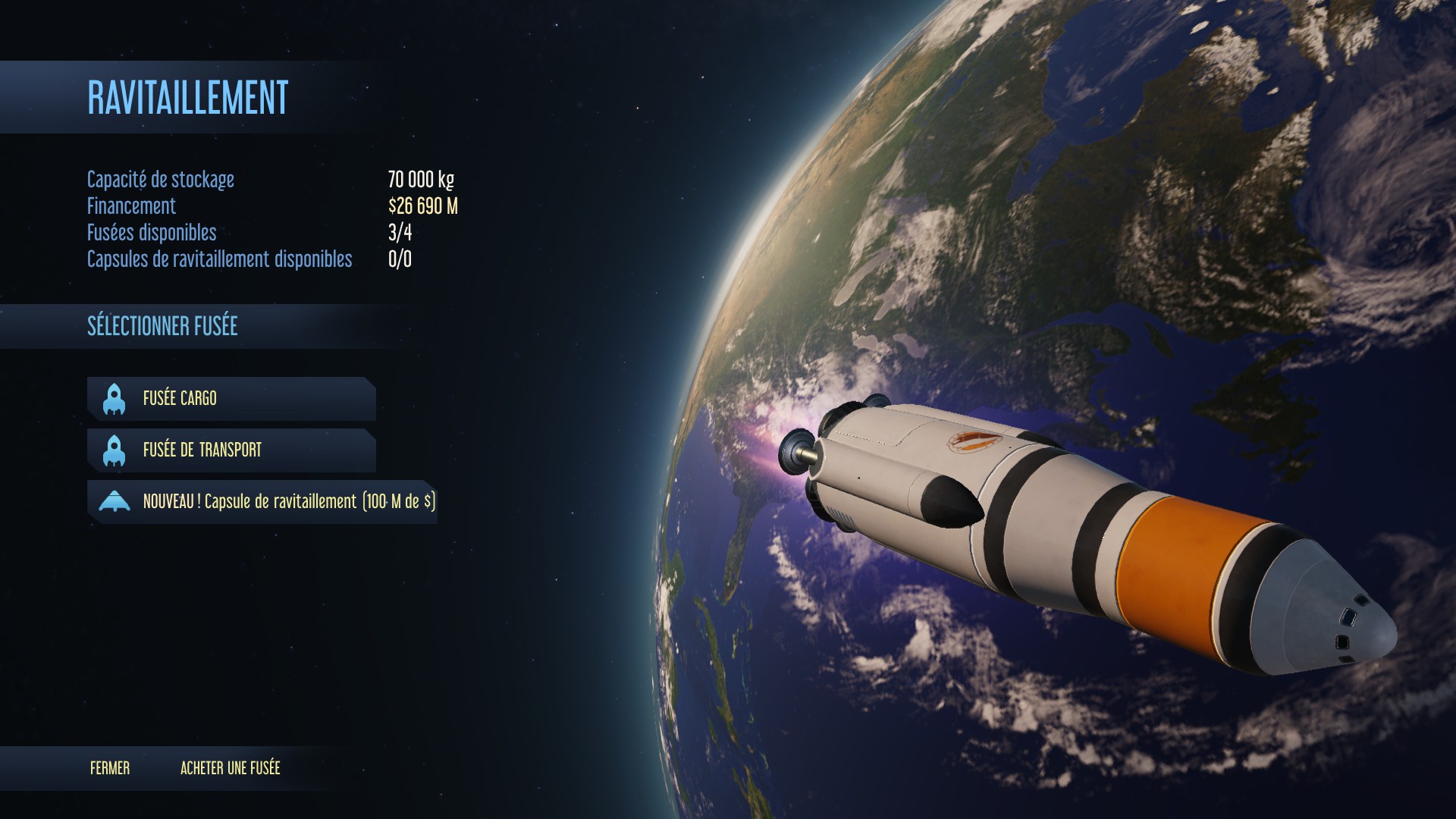Viewport: 1456px width, 819px height.
Task: Close the menu with Fermer
Action: tap(110, 768)
